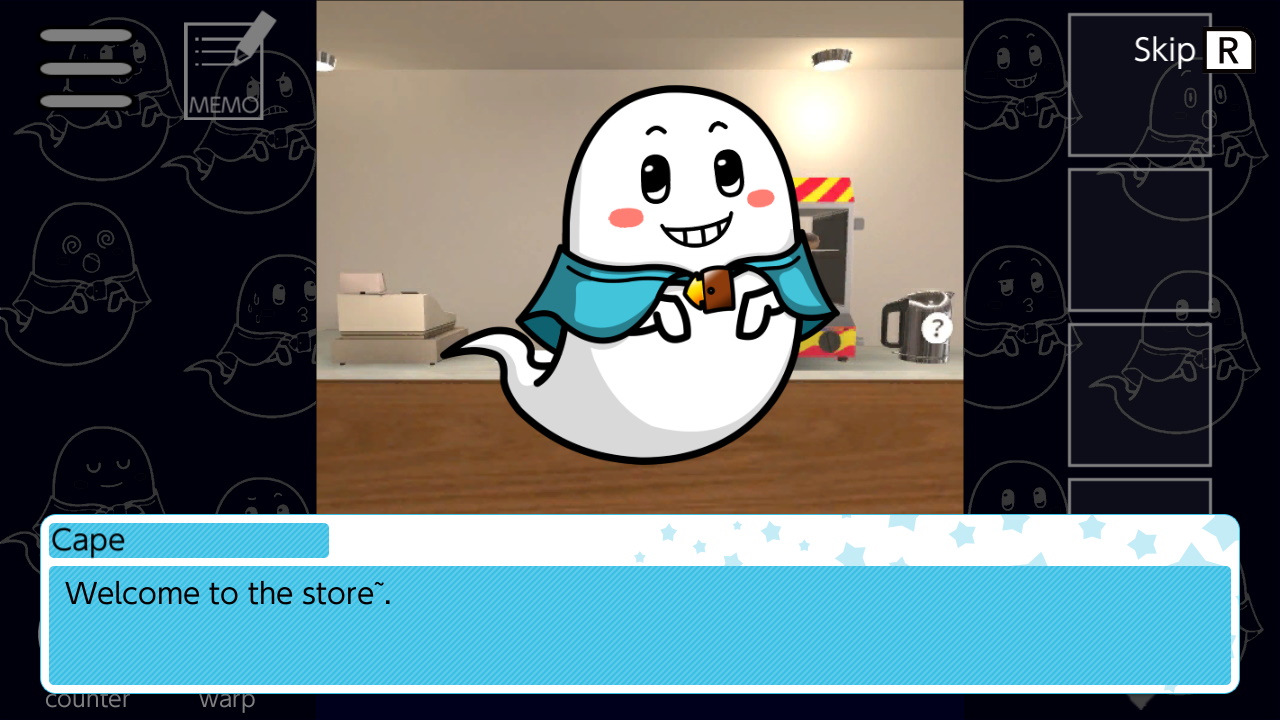Switch to the counter view
1280x720 pixels.
click(88, 699)
